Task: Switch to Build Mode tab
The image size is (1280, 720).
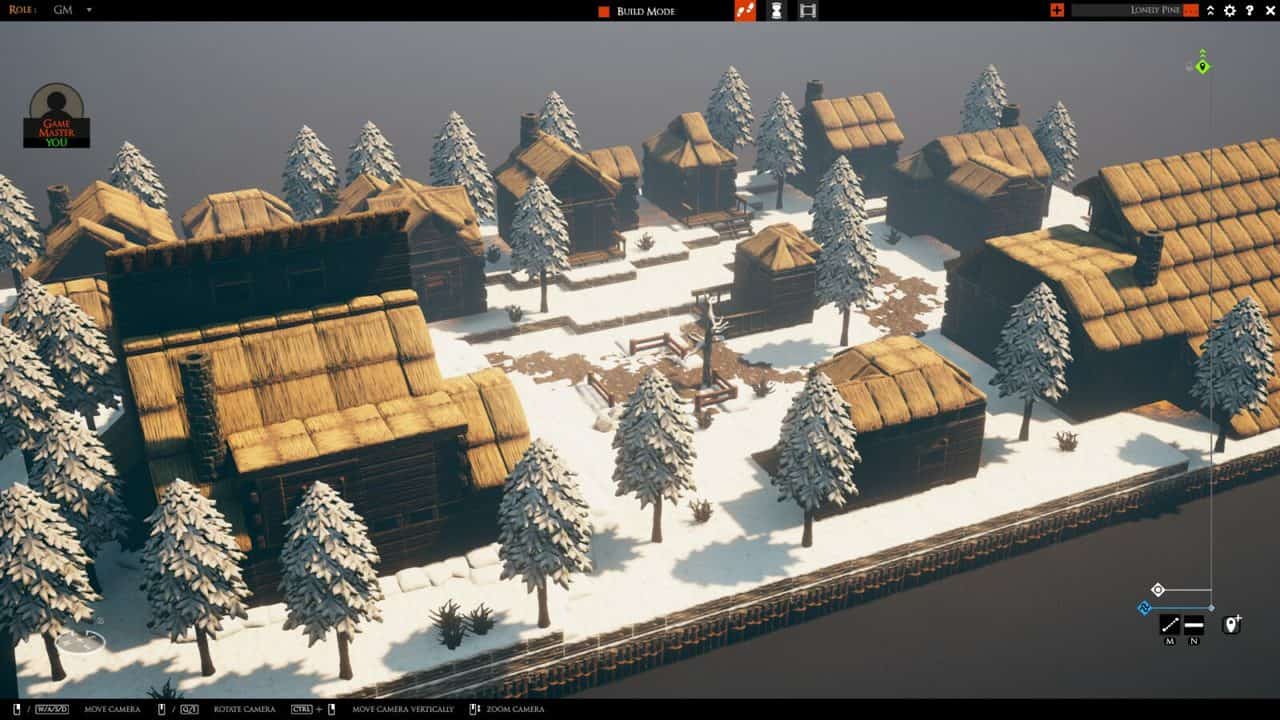Action: [x=646, y=11]
